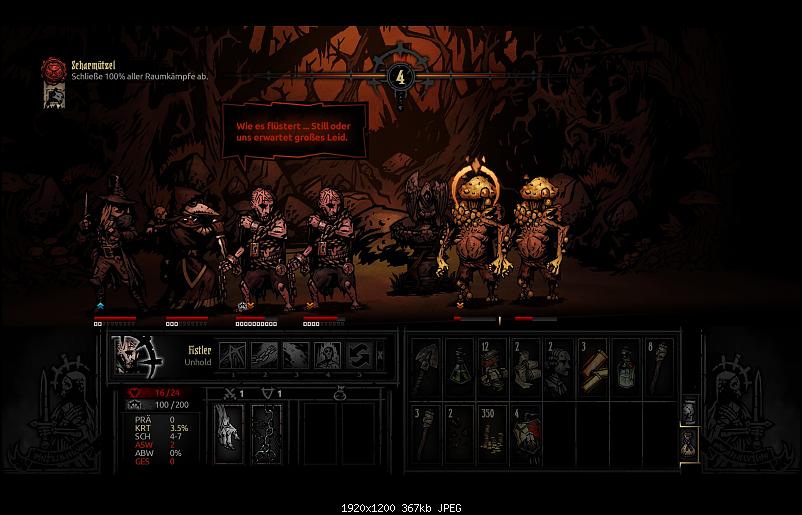This screenshot has height=515, width=802.
Task: Activate the glowing figure skill in slot 4
Action: pos(328,355)
